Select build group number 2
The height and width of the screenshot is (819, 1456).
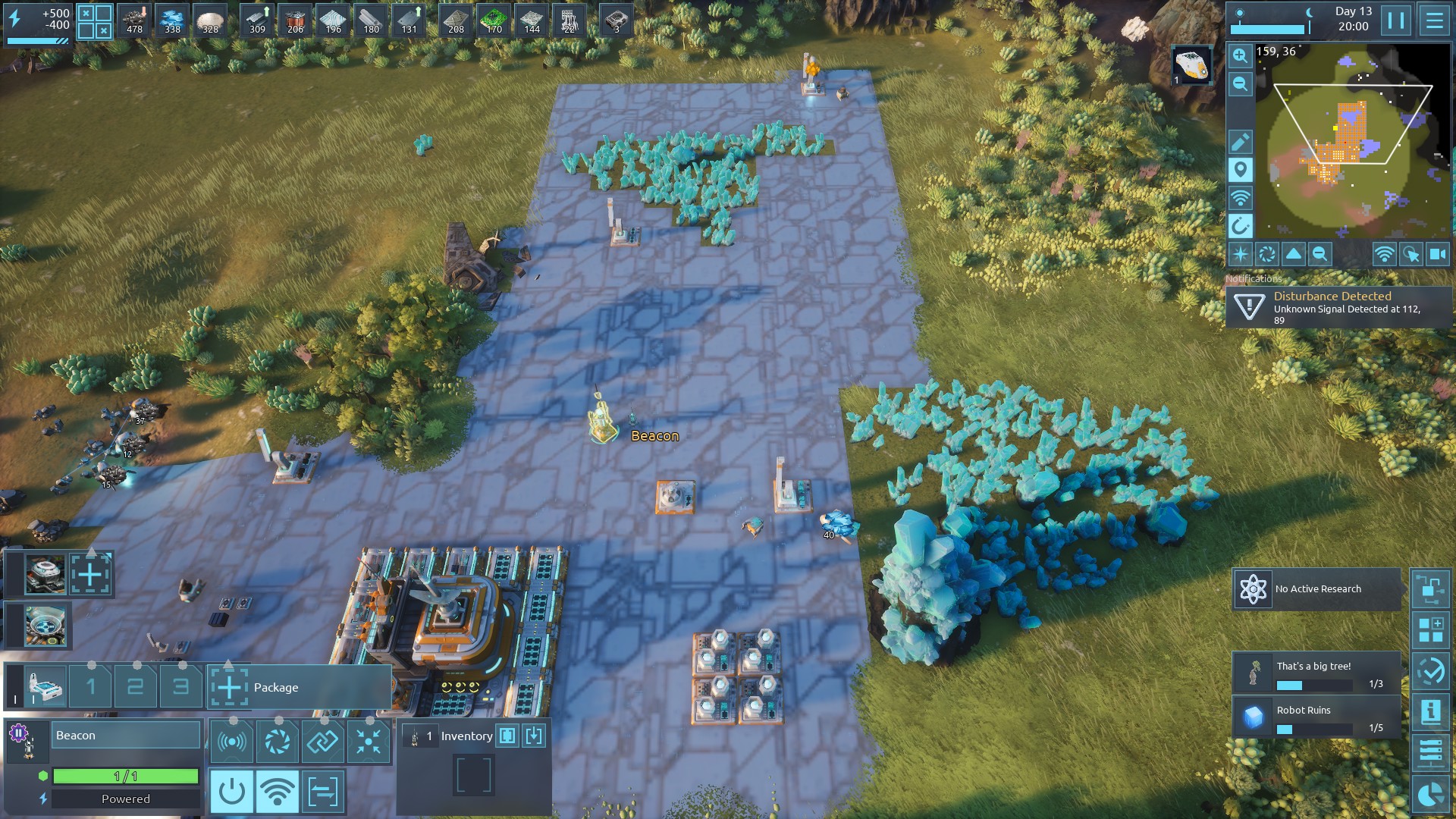[136, 687]
